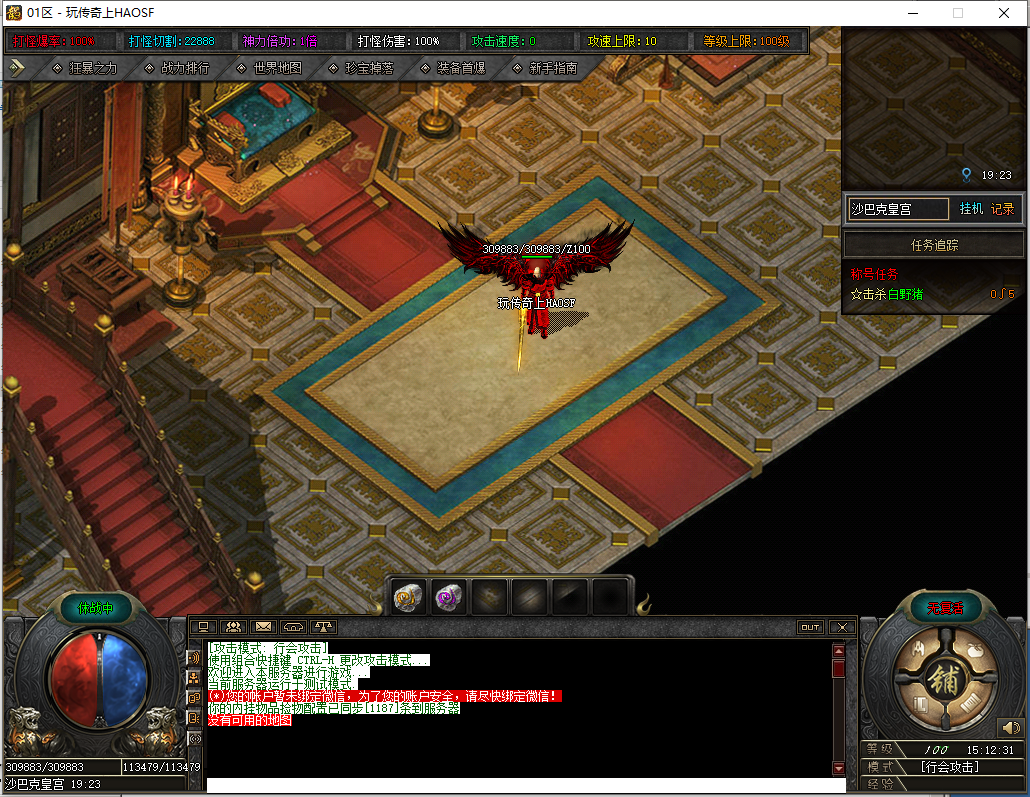Viewport: 1030px width, 797px height.
Task: Click the chat text input field
Action: click(x=520, y=785)
